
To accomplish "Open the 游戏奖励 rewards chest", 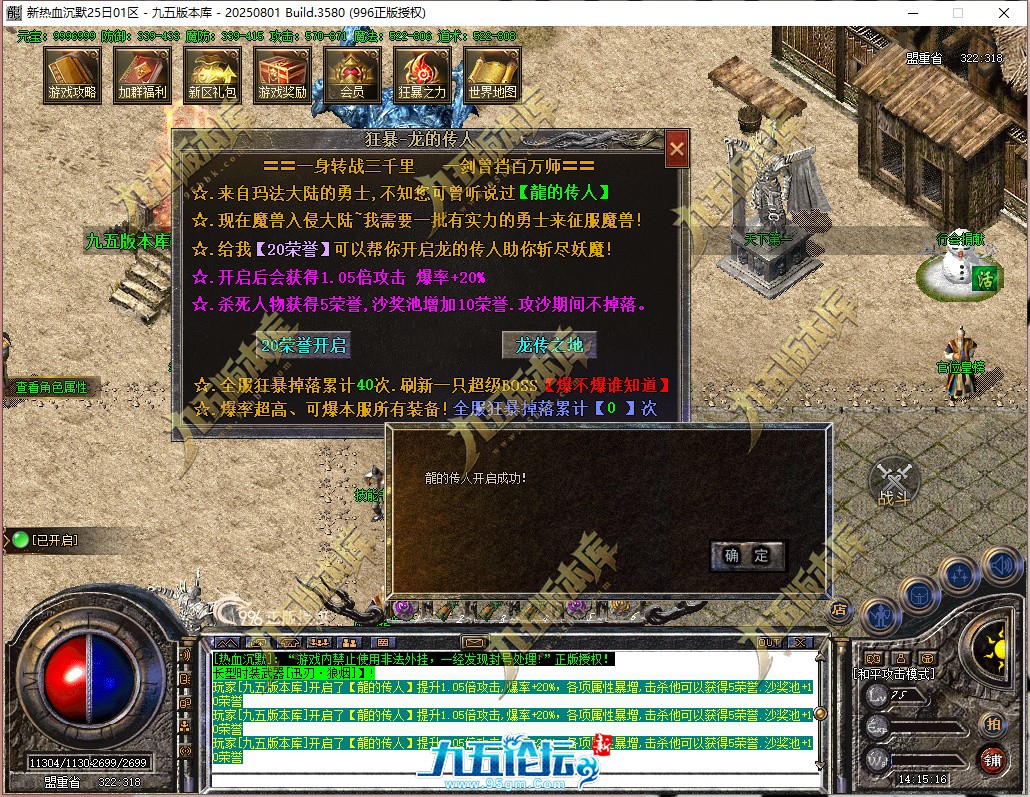I will pyautogui.click(x=283, y=73).
